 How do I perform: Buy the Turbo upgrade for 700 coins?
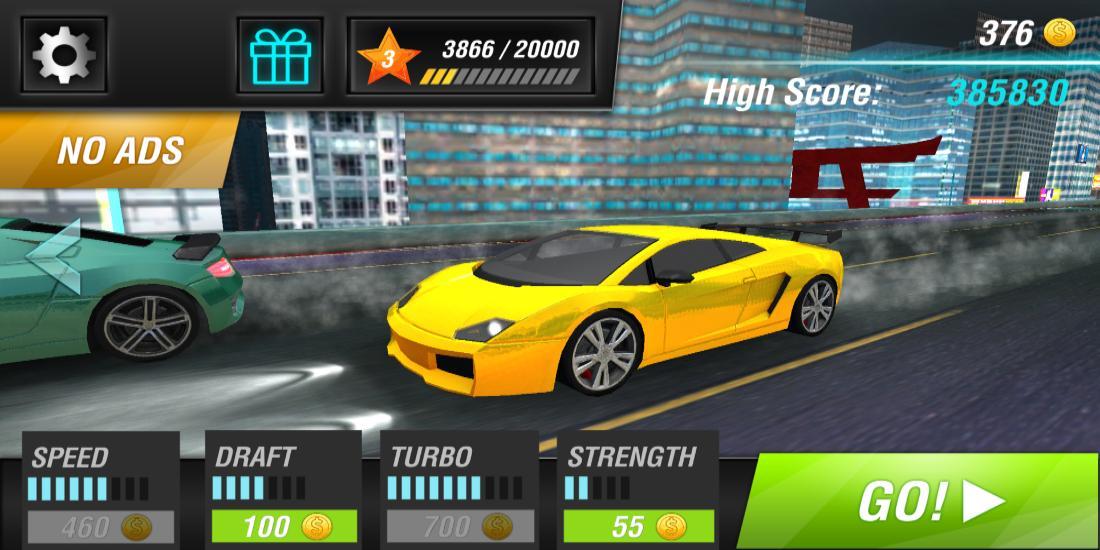point(461,526)
